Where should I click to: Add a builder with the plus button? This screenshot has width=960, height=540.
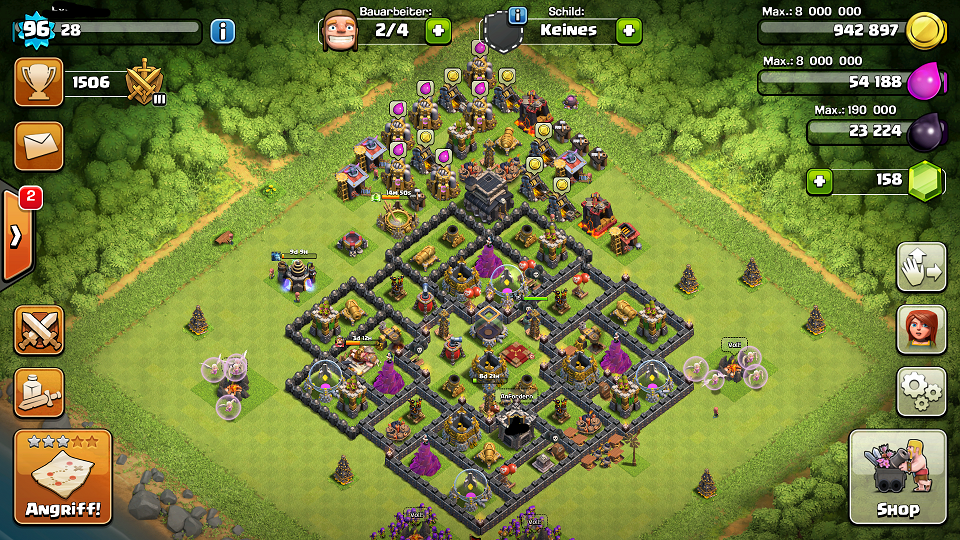tap(438, 30)
